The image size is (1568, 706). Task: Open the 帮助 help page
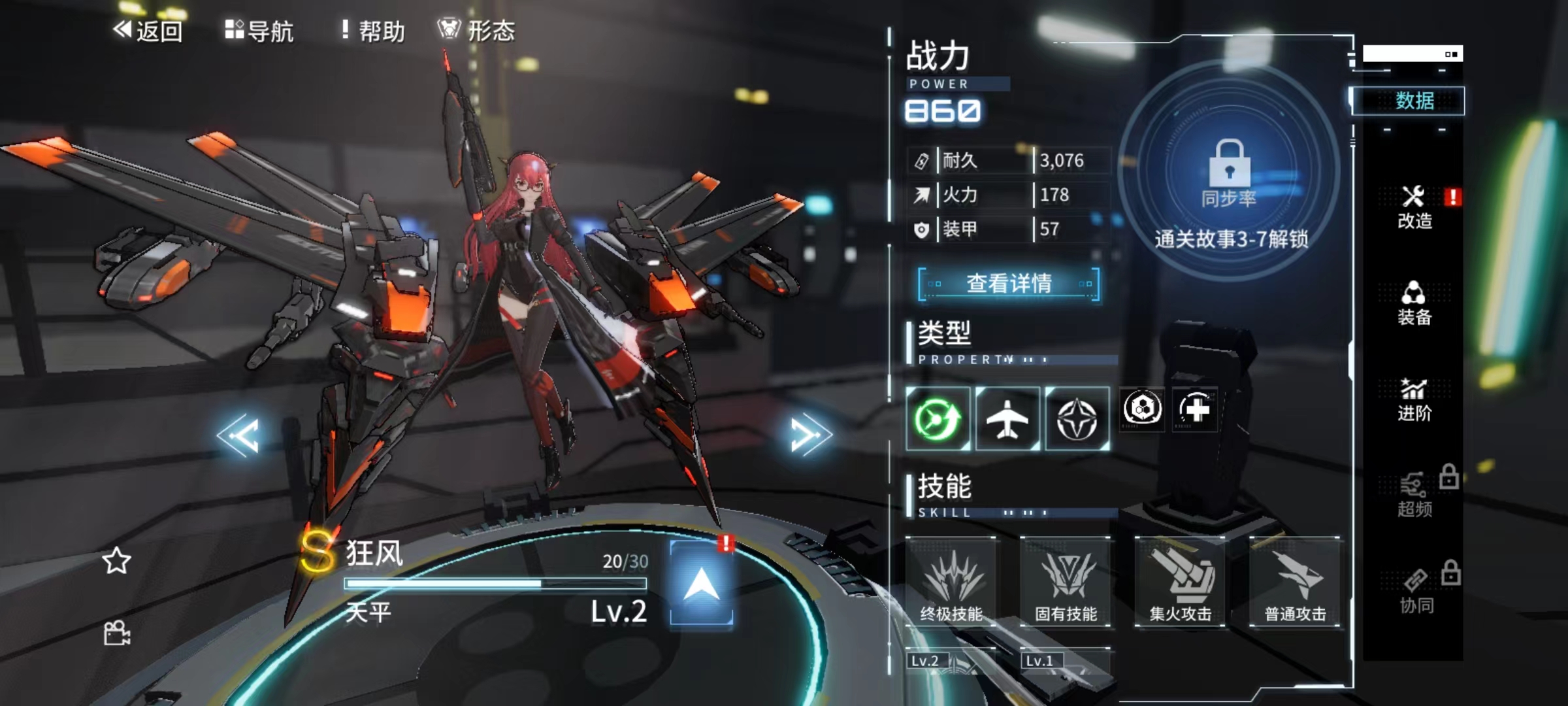(x=373, y=31)
